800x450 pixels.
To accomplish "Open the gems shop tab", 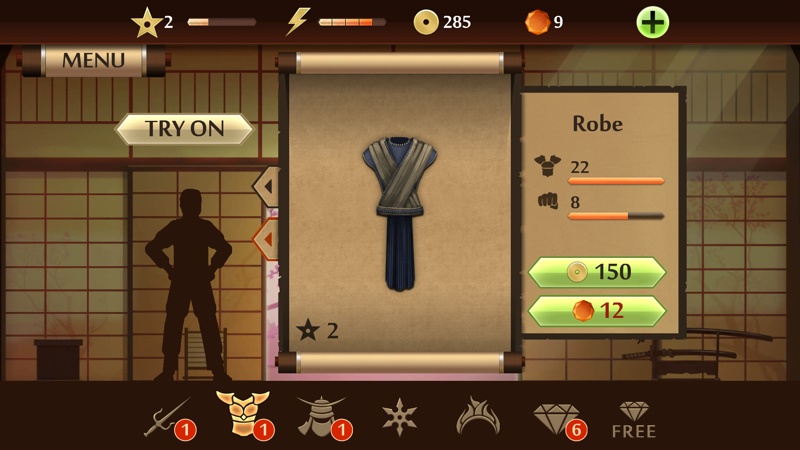I will (557, 416).
